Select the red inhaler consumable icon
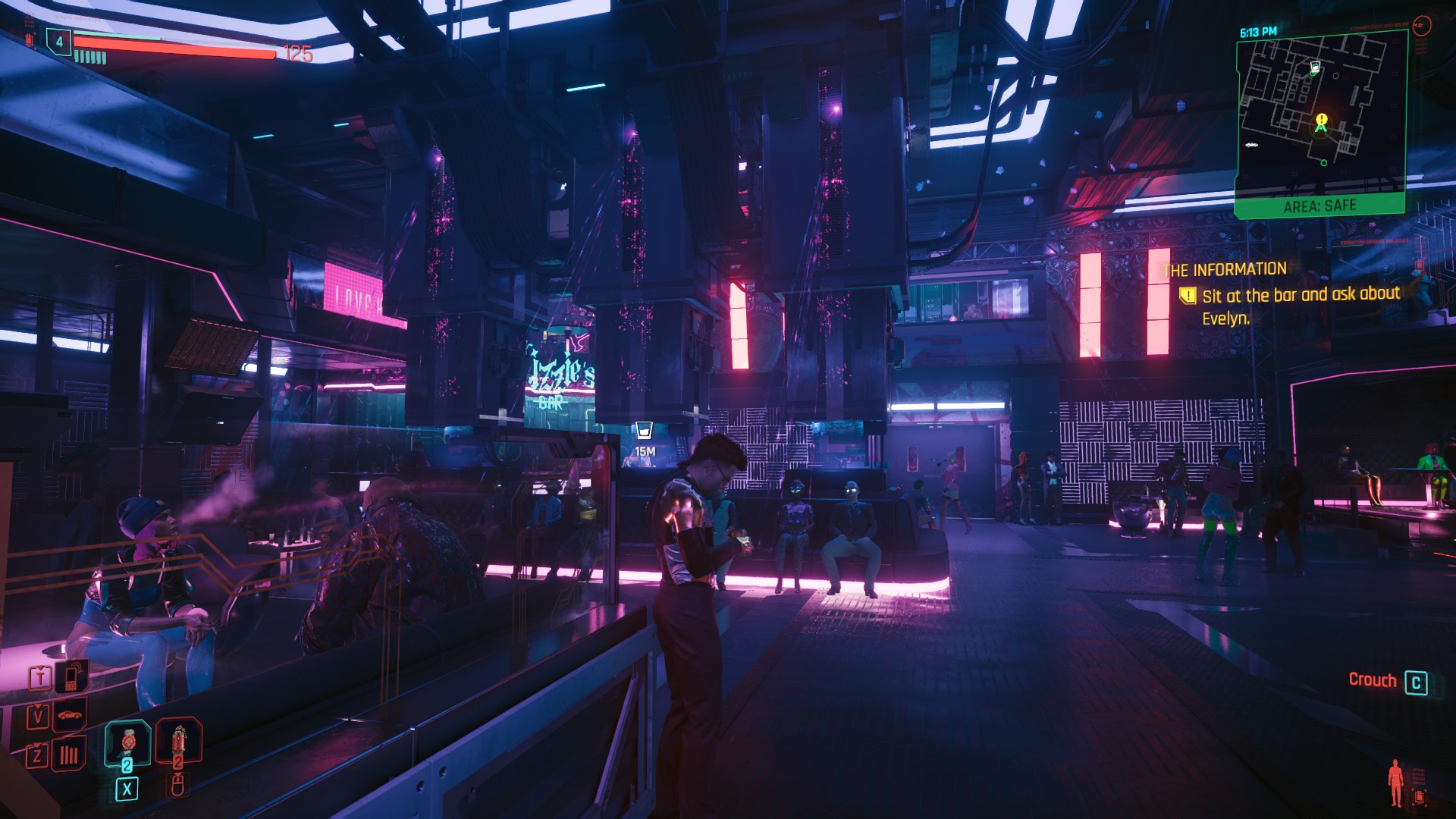Viewport: 1456px width, 819px height. (178, 742)
